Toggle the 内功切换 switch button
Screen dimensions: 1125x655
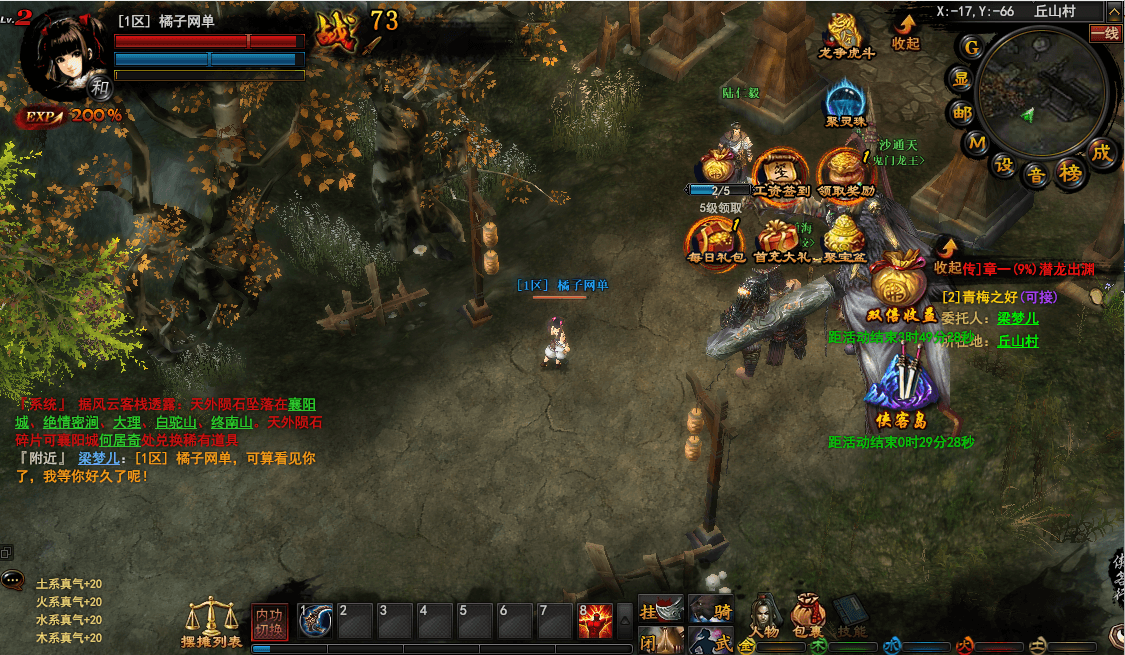point(269,621)
